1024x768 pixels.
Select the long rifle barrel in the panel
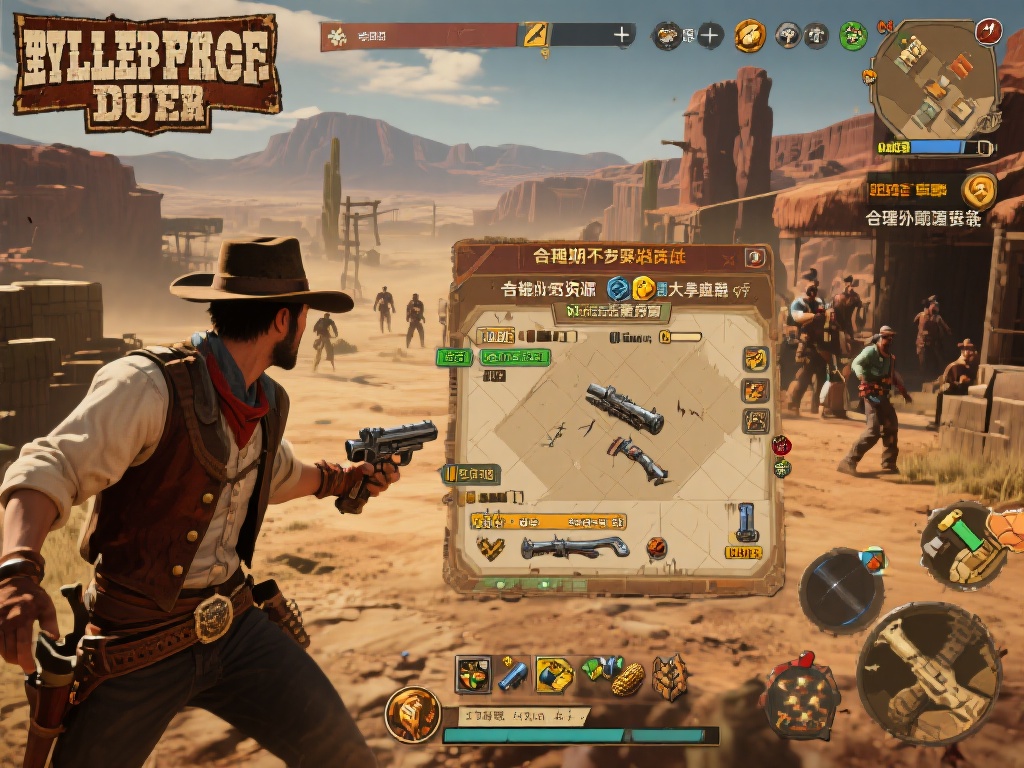[x=625, y=408]
